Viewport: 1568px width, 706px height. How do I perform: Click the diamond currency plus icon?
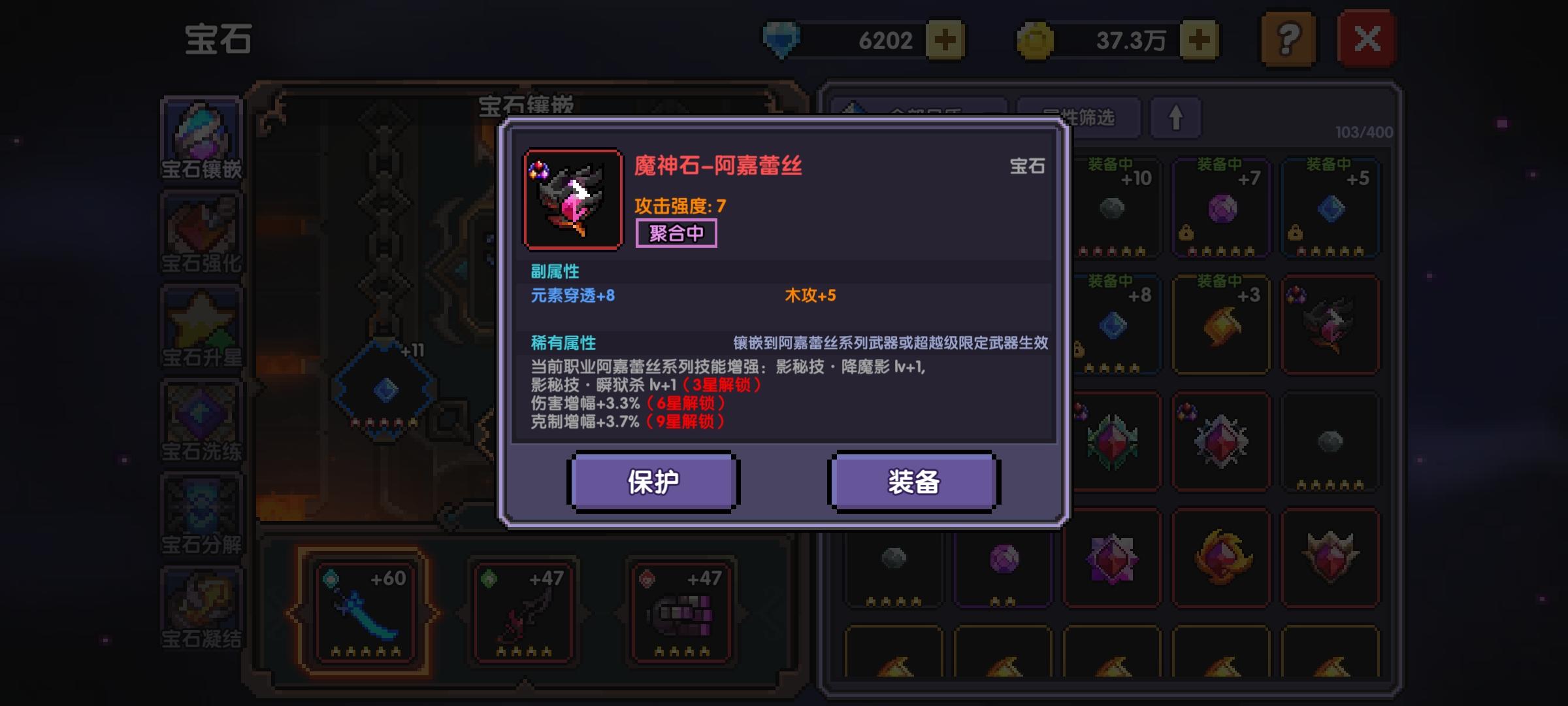(946, 39)
